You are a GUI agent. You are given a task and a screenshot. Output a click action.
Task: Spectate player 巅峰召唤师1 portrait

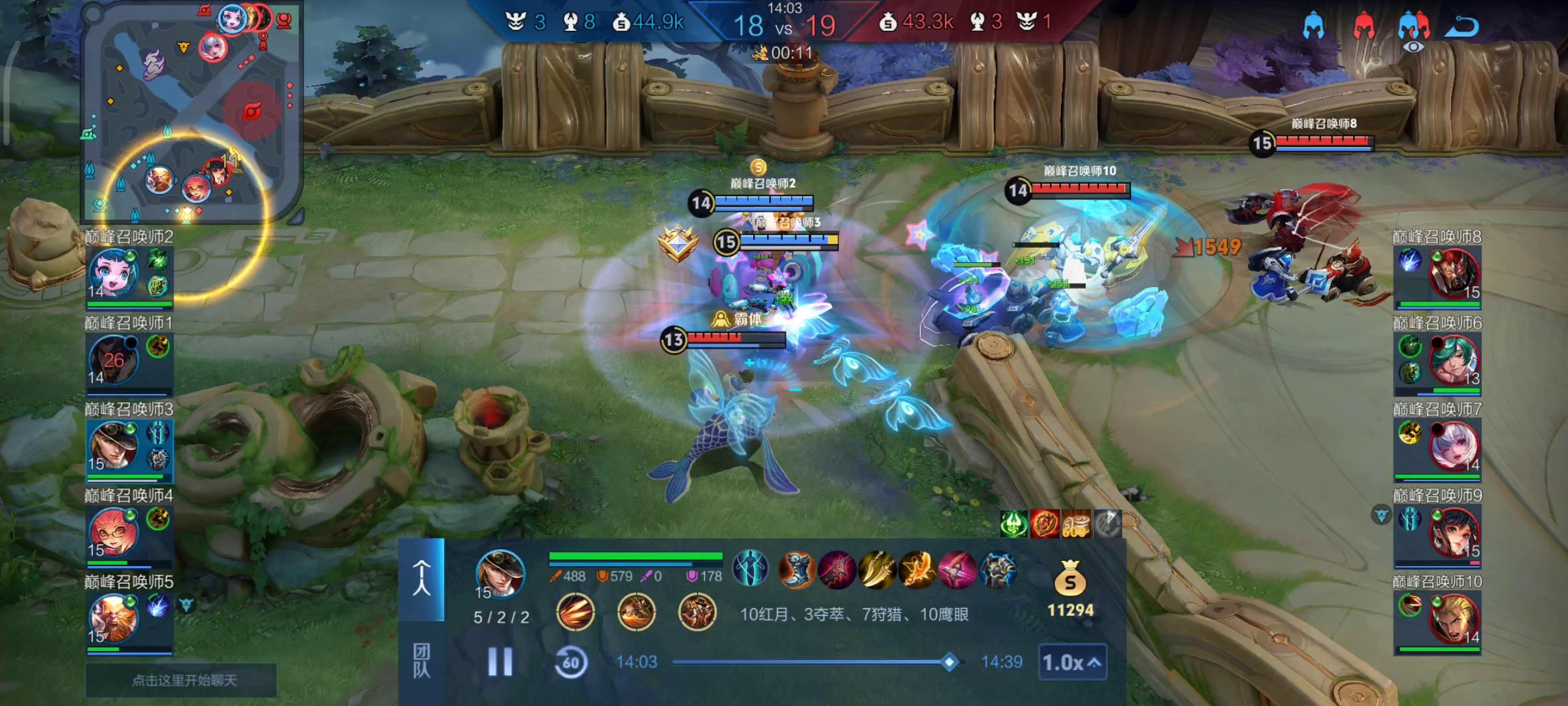[113, 360]
